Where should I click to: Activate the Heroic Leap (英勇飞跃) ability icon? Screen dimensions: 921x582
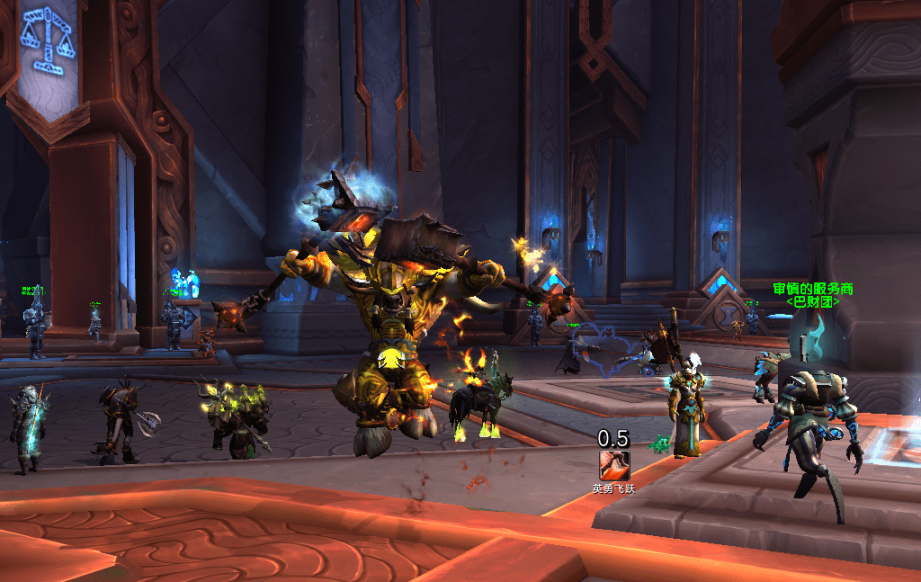pyautogui.click(x=613, y=464)
